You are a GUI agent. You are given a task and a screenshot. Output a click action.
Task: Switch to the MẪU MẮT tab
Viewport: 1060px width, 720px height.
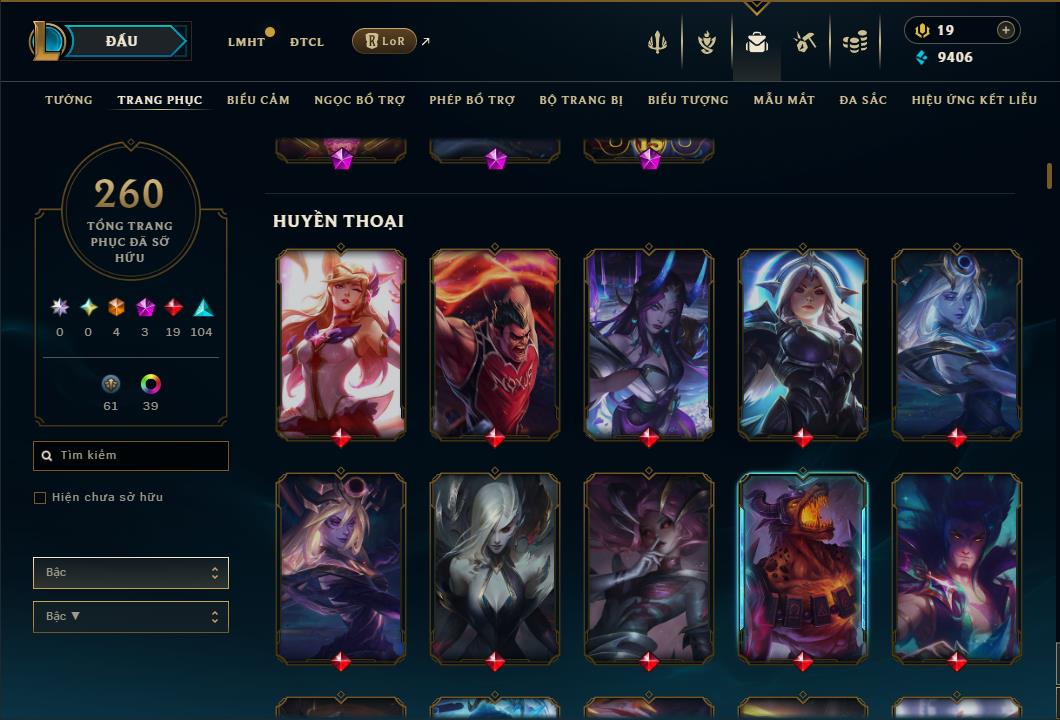coord(784,100)
